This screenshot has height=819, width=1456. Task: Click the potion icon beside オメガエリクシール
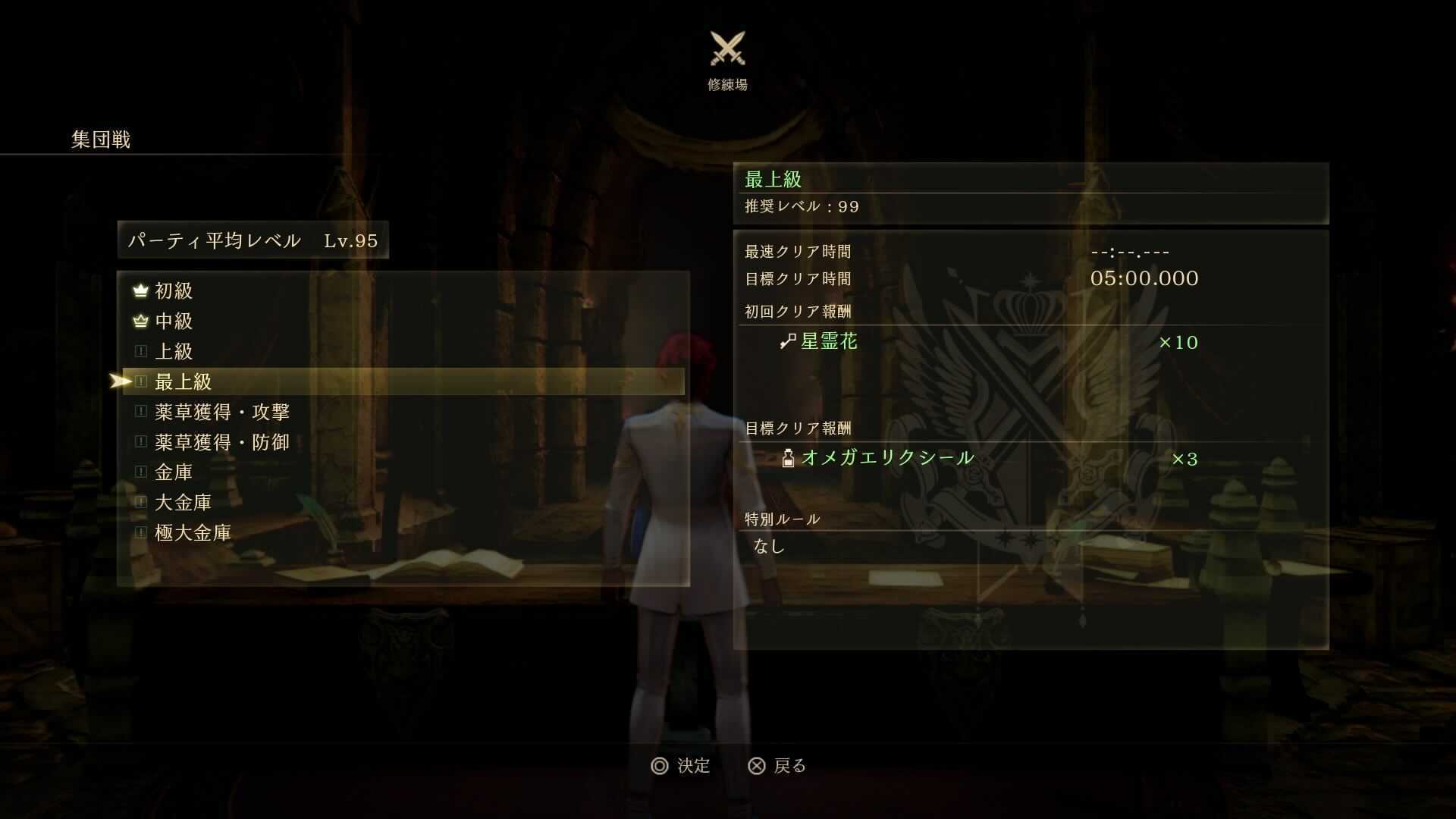click(788, 457)
